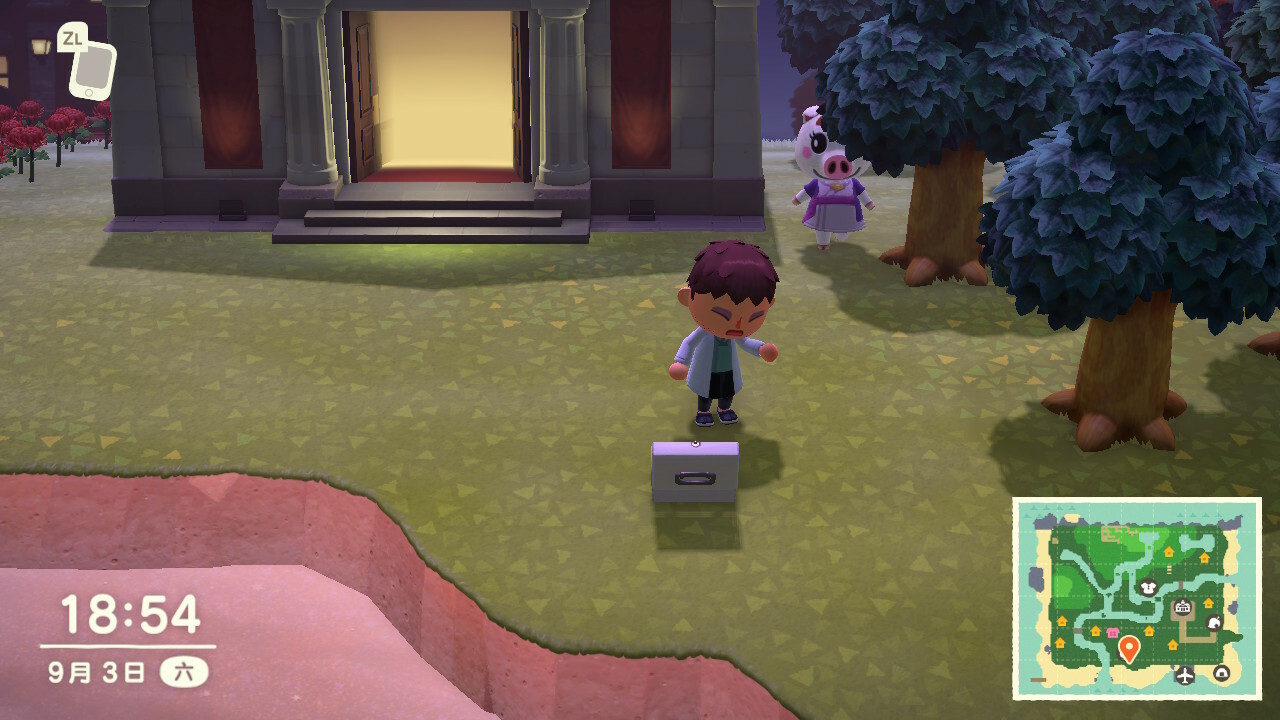Click the Nook's Cranny leaf marker

coord(1214,623)
